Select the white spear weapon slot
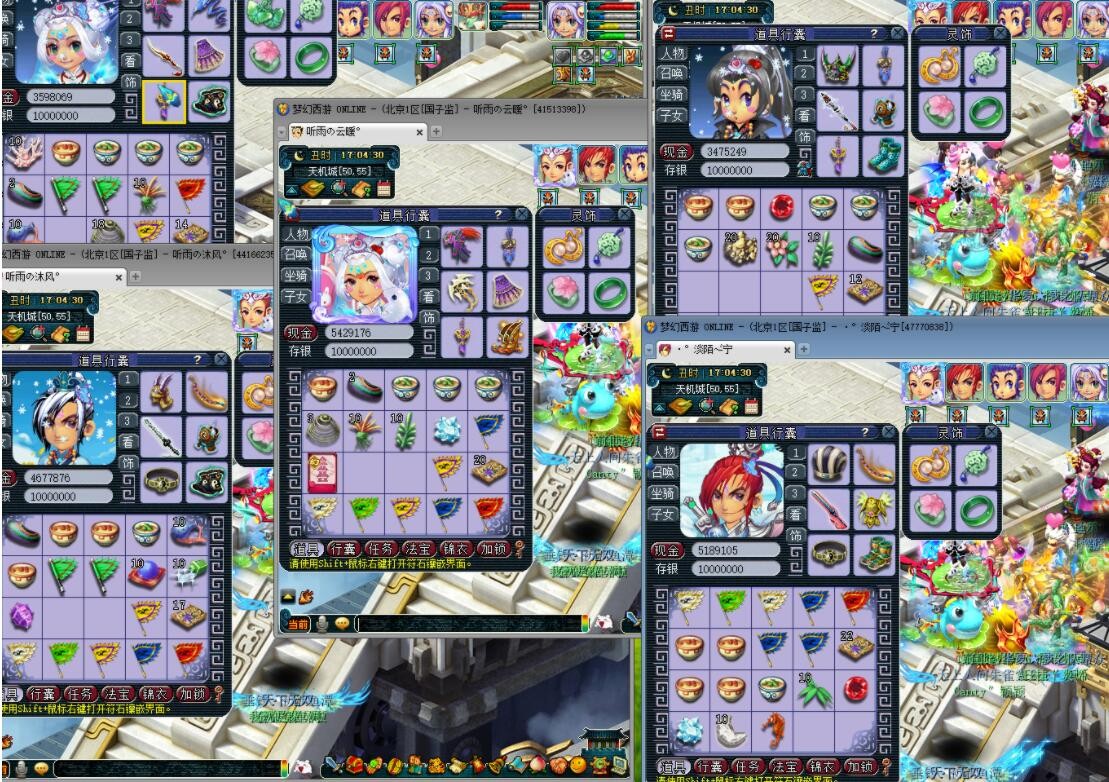1109x782 pixels. pos(838,109)
